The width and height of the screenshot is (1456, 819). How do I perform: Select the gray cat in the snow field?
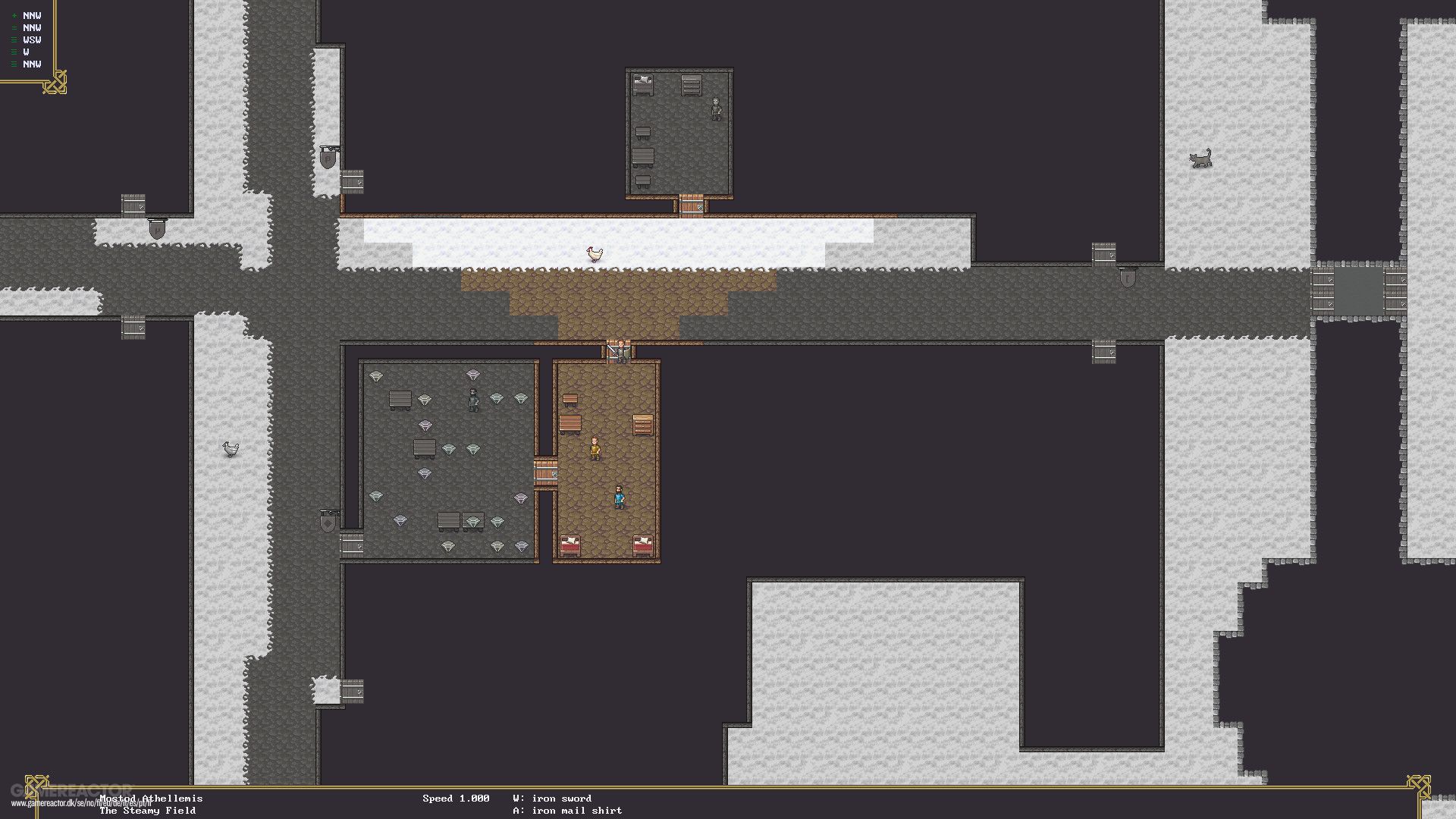(1200, 157)
